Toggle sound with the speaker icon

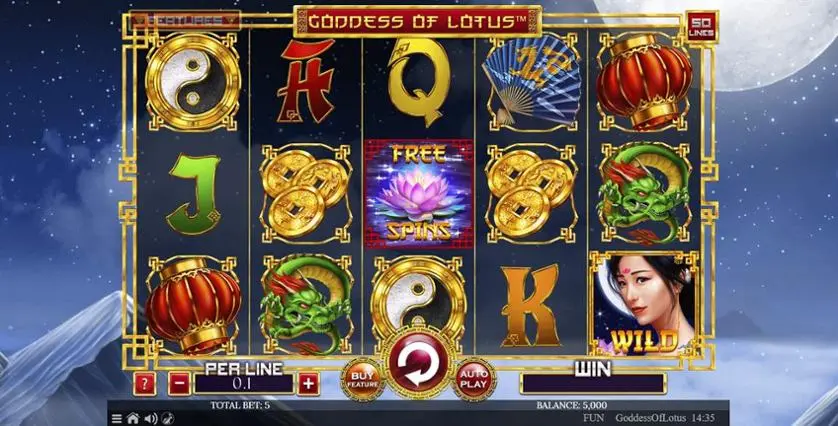pos(150,418)
